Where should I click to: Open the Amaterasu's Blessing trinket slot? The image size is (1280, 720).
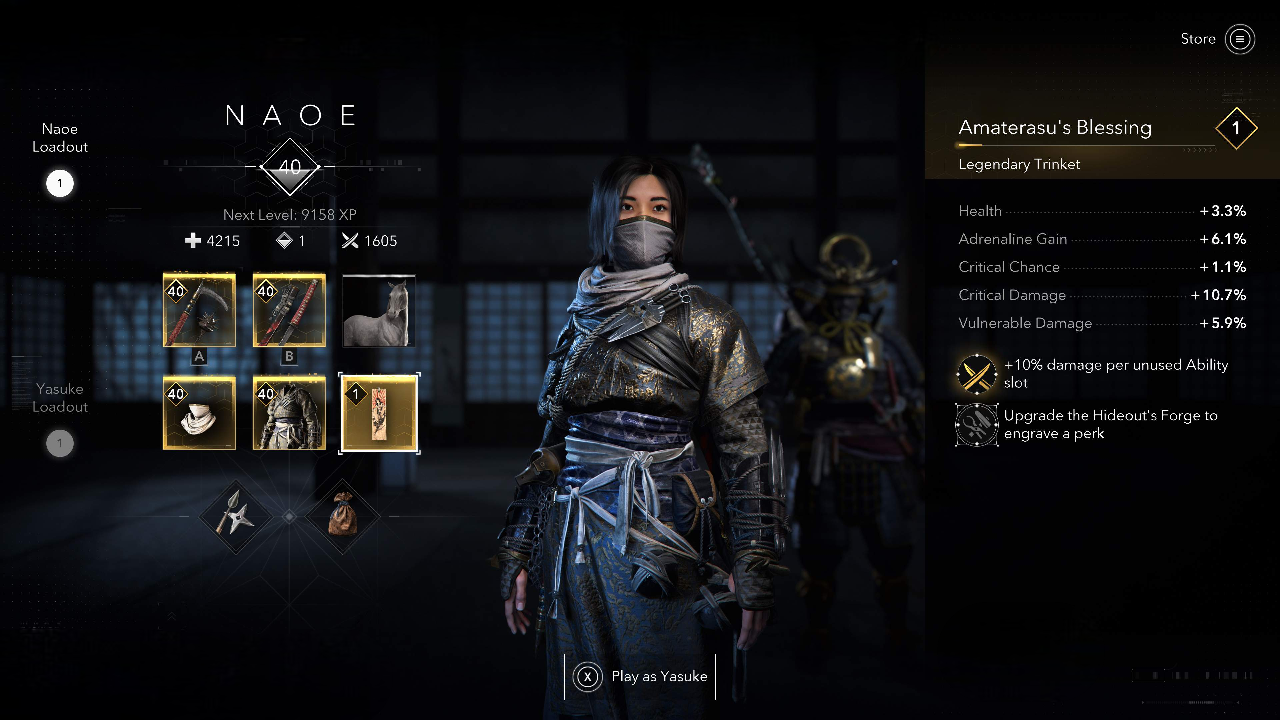tap(379, 413)
